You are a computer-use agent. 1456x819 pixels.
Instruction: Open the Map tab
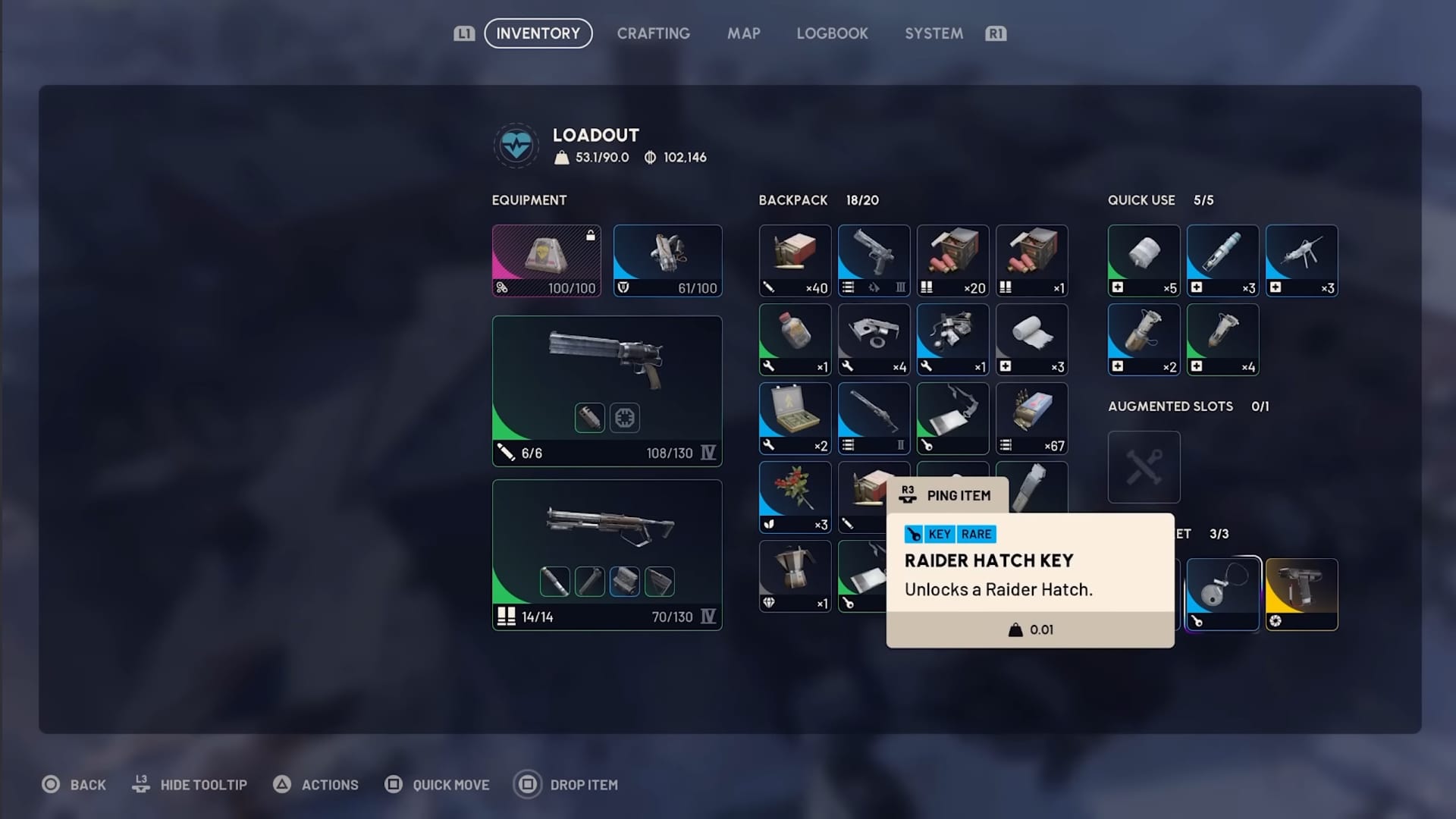pyautogui.click(x=743, y=33)
